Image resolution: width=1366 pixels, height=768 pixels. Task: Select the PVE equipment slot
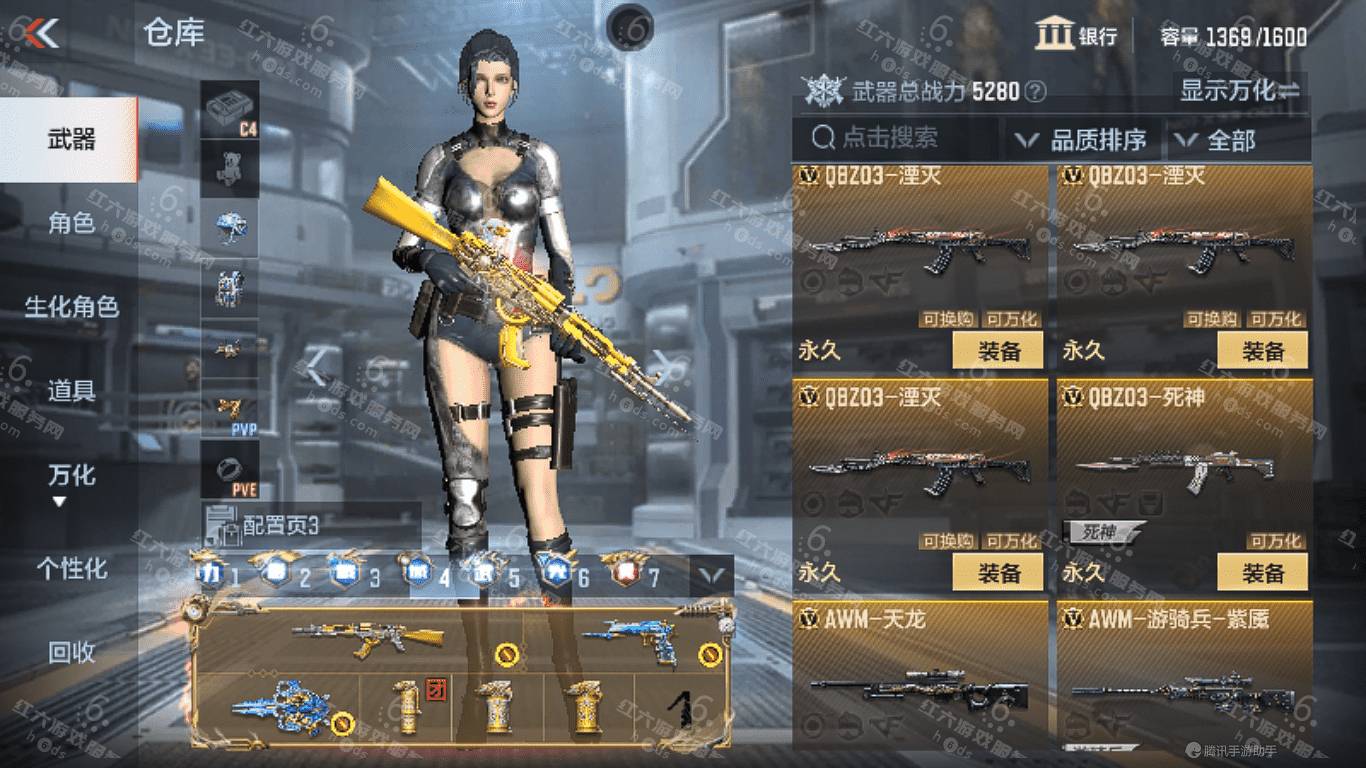click(x=230, y=470)
